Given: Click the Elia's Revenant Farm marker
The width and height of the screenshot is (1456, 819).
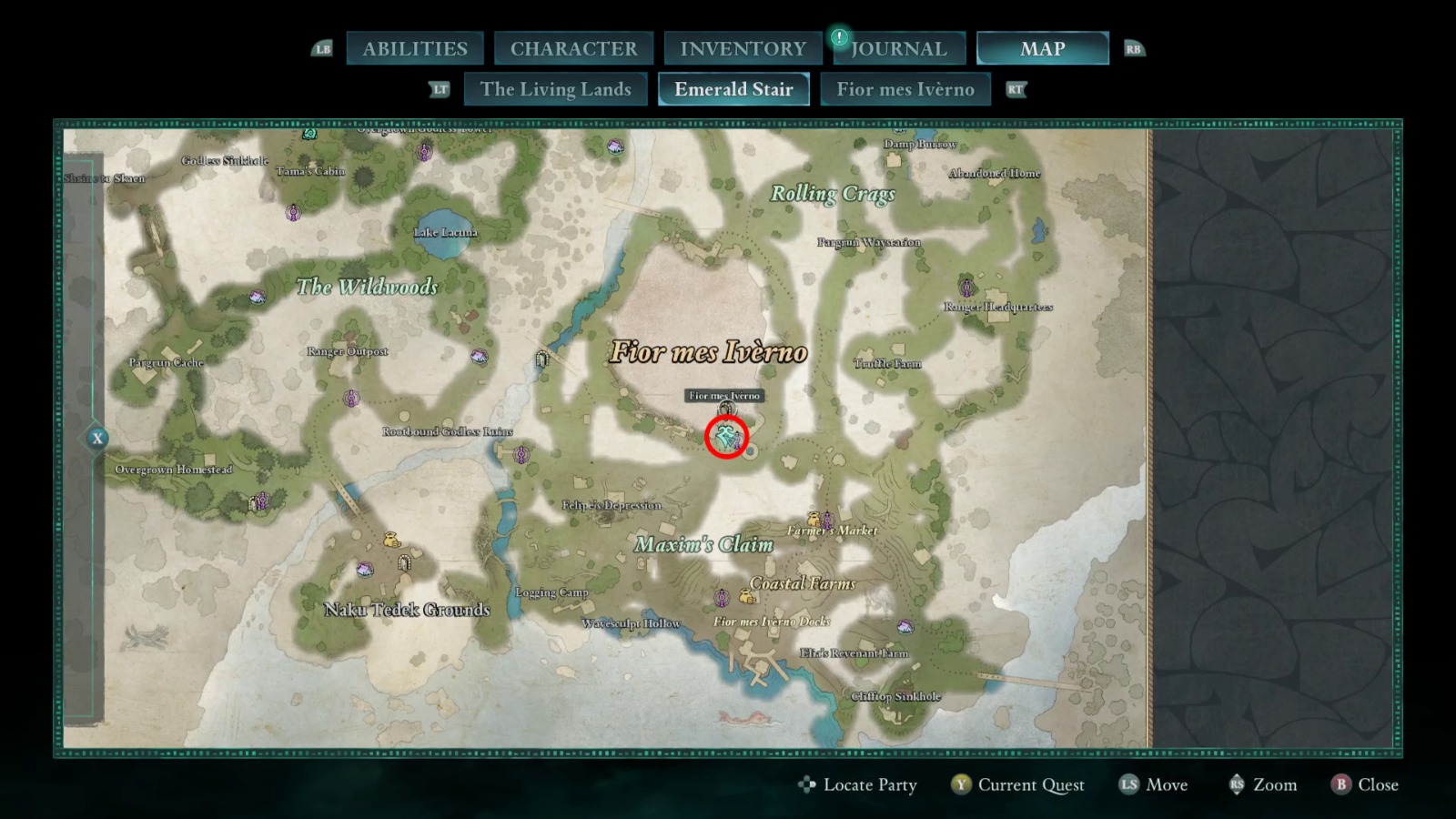Looking at the screenshot, I should [x=905, y=627].
